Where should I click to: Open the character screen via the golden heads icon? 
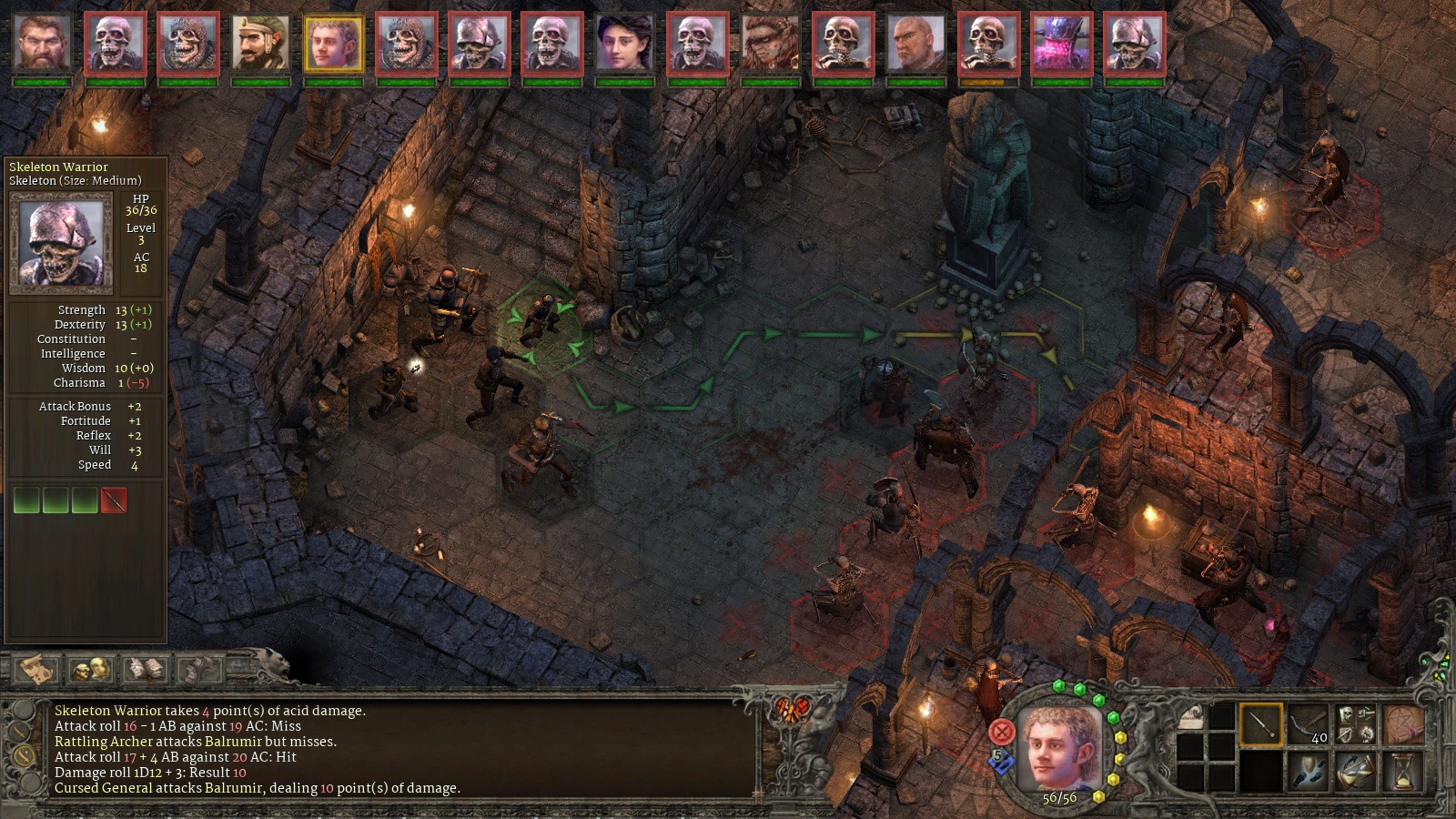(92, 670)
